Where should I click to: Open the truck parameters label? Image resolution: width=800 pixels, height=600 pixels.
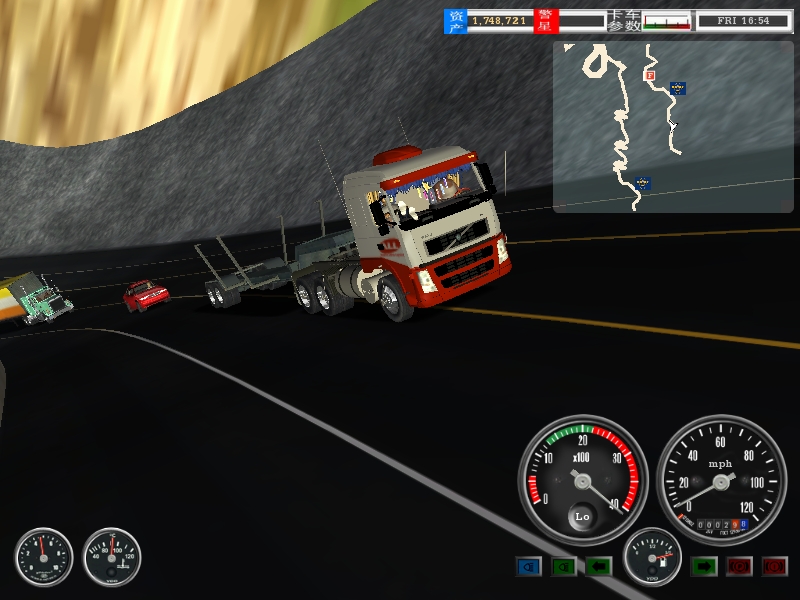623,20
